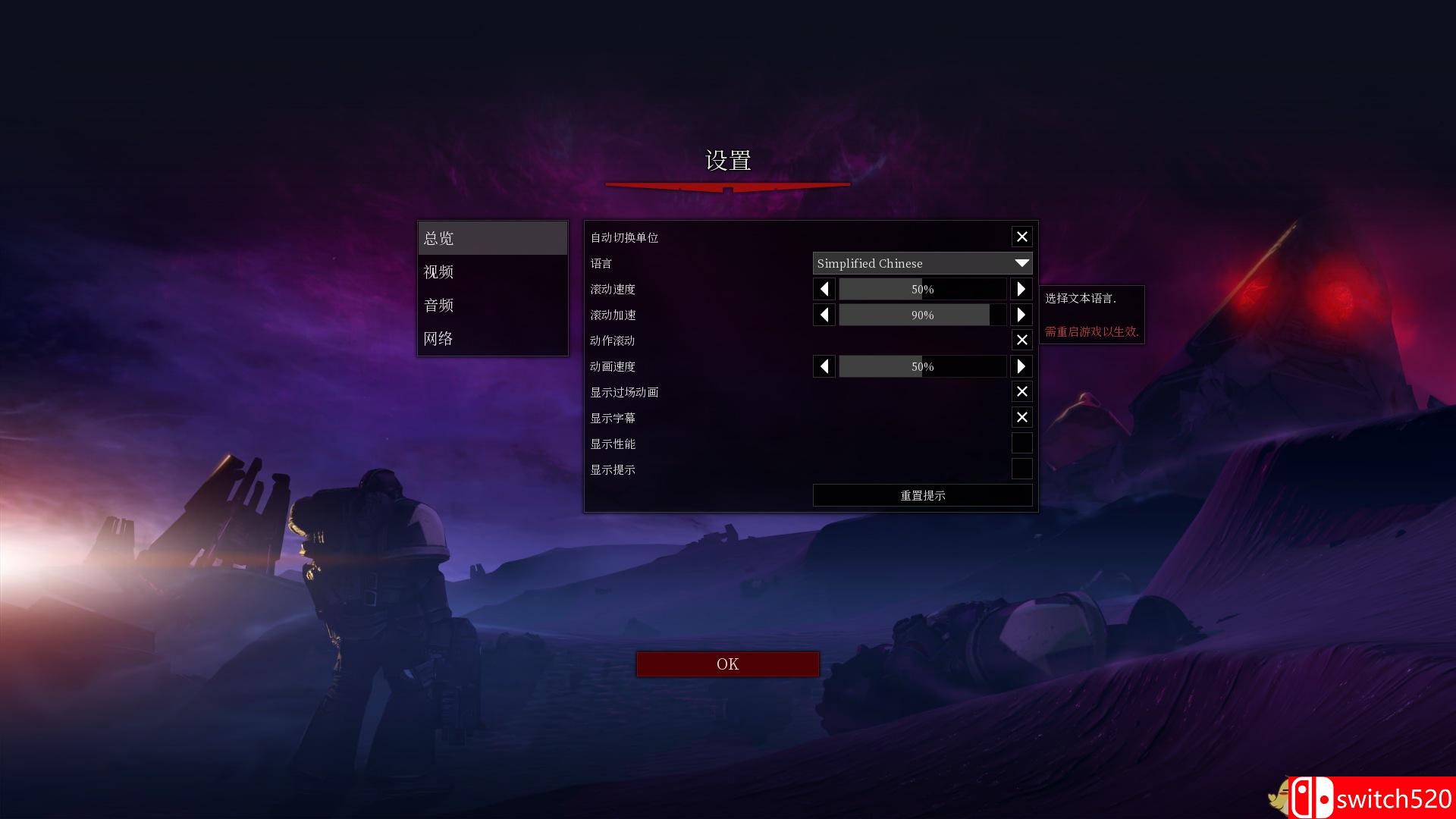Enable the 显示提示 option

click(x=1021, y=469)
